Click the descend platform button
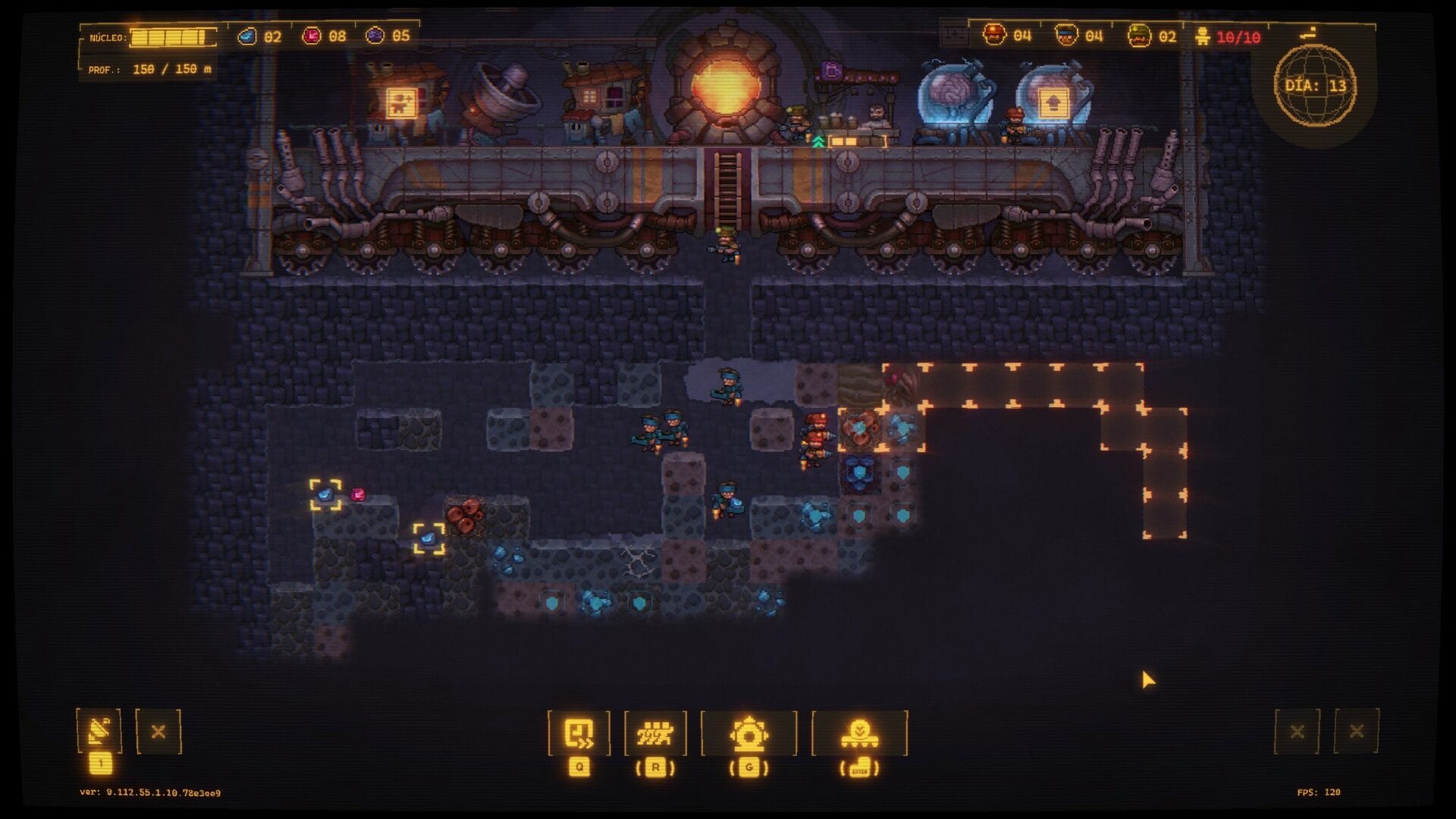The height and width of the screenshot is (819, 1456). click(859, 733)
